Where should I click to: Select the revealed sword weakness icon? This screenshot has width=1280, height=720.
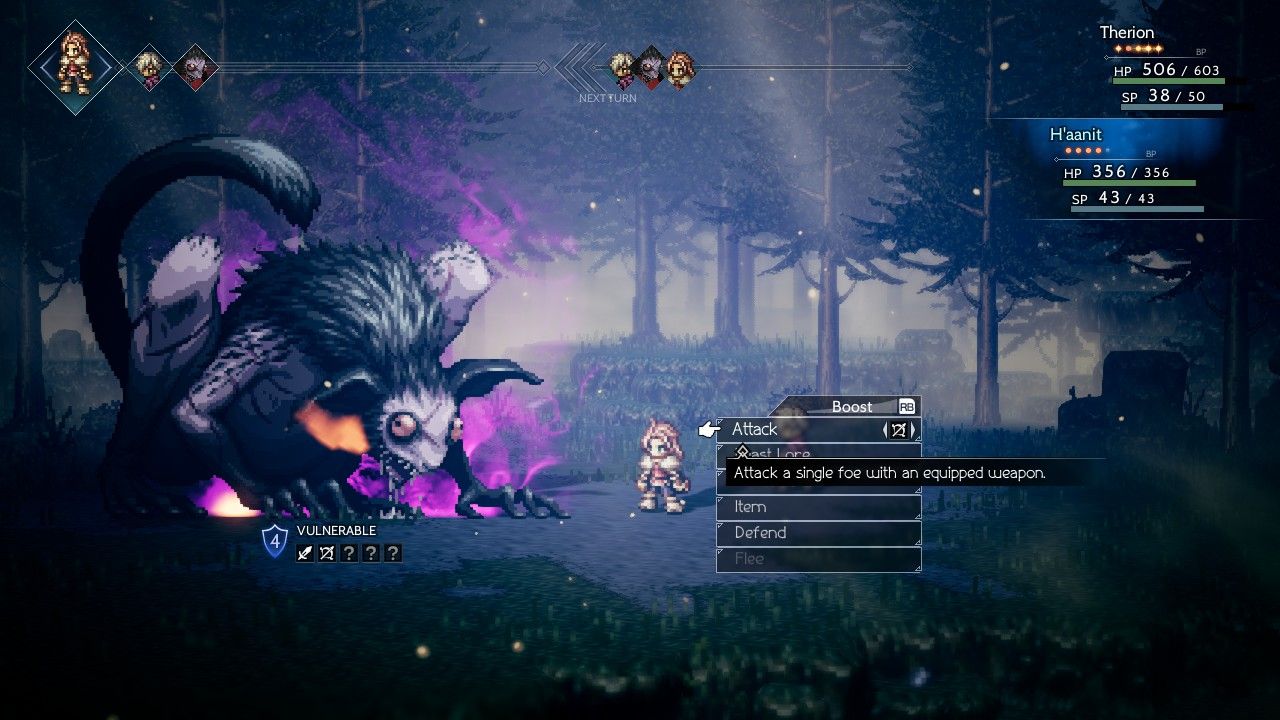click(305, 553)
